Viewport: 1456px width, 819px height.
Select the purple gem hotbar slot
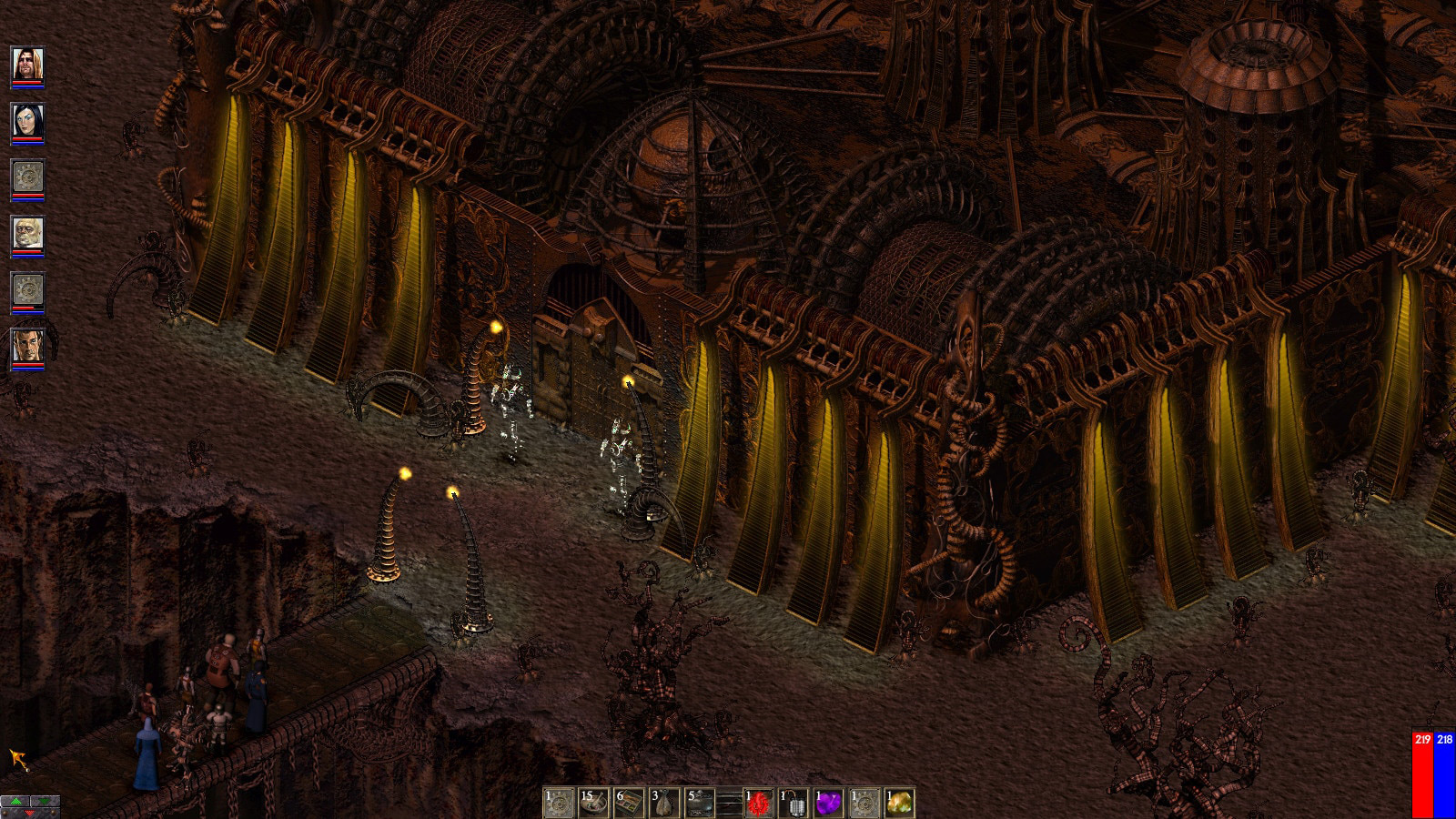coord(828,803)
